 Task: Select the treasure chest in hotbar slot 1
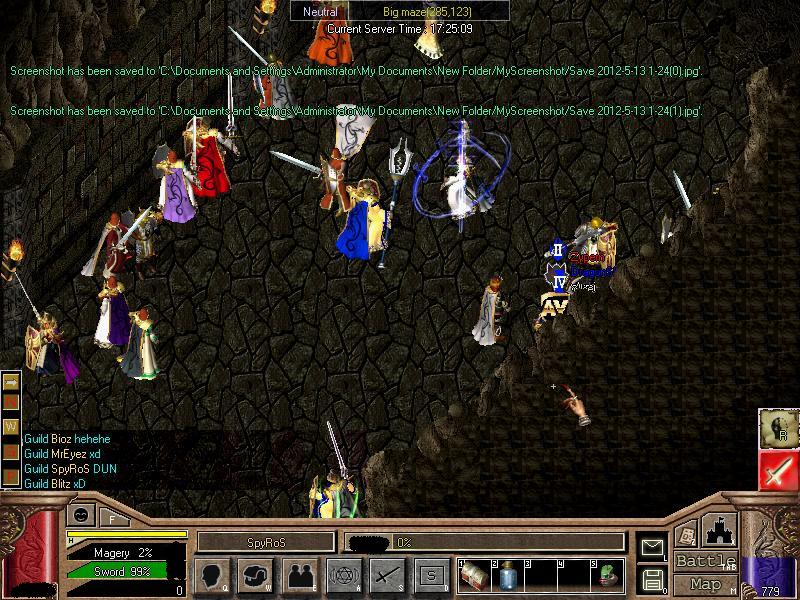point(474,575)
